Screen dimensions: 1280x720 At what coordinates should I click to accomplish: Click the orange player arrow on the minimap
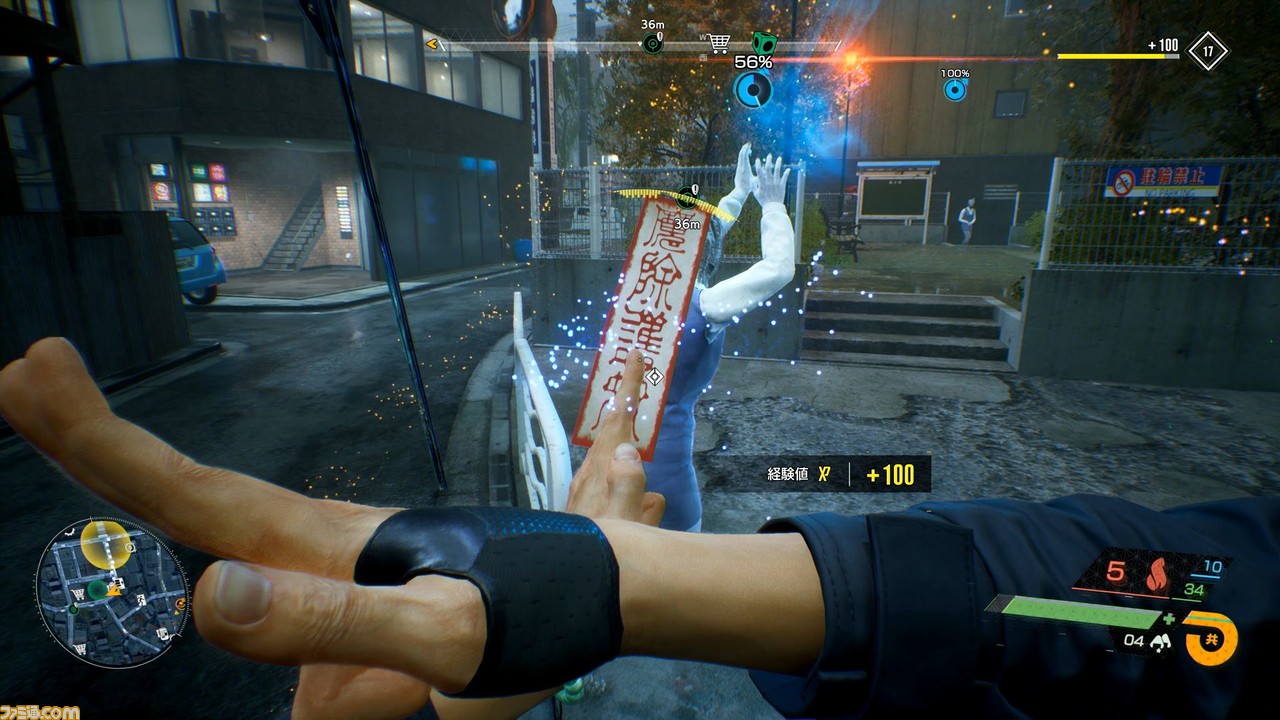point(114,591)
